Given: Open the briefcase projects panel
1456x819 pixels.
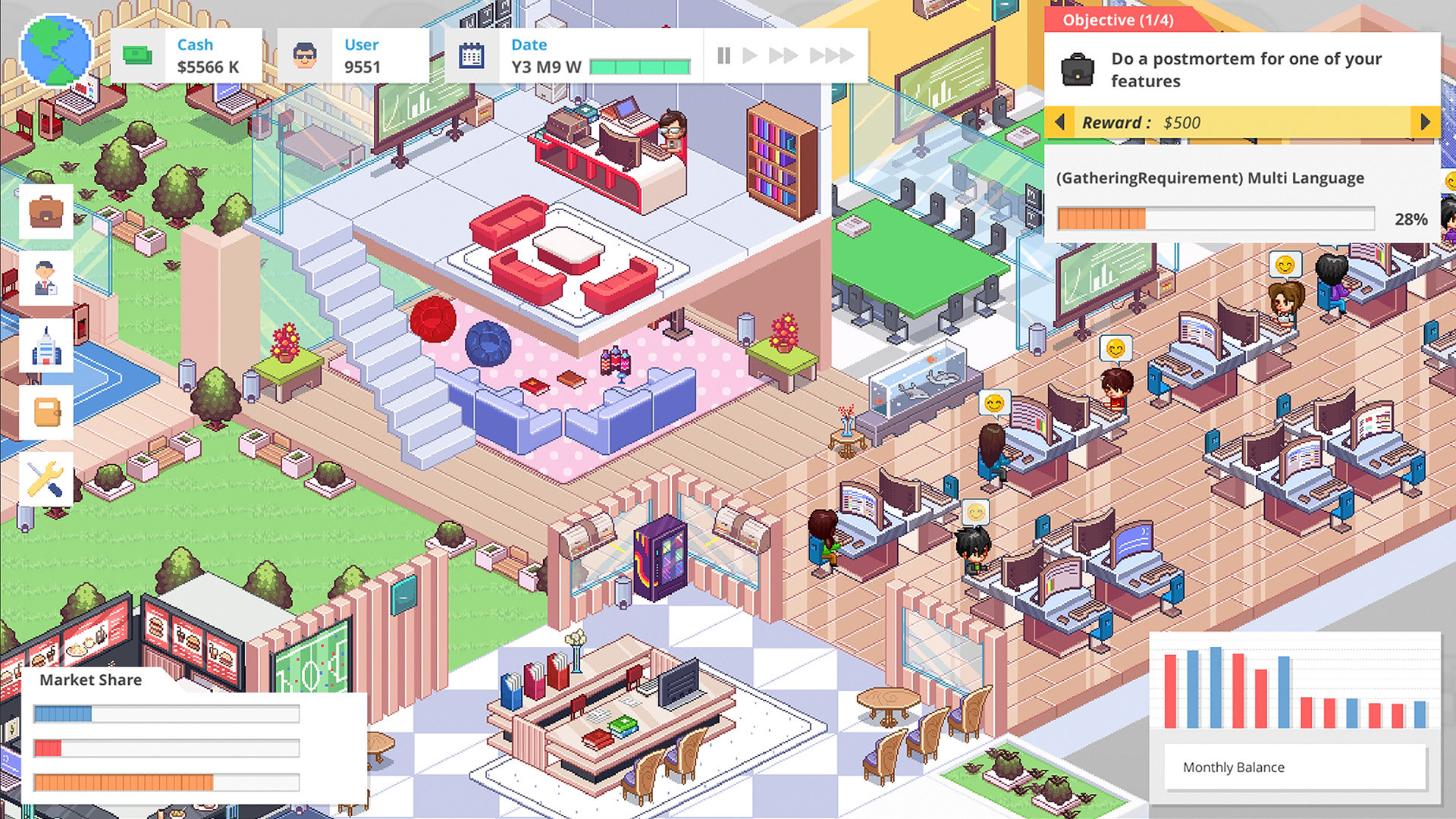Looking at the screenshot, I should coord(47,212).
